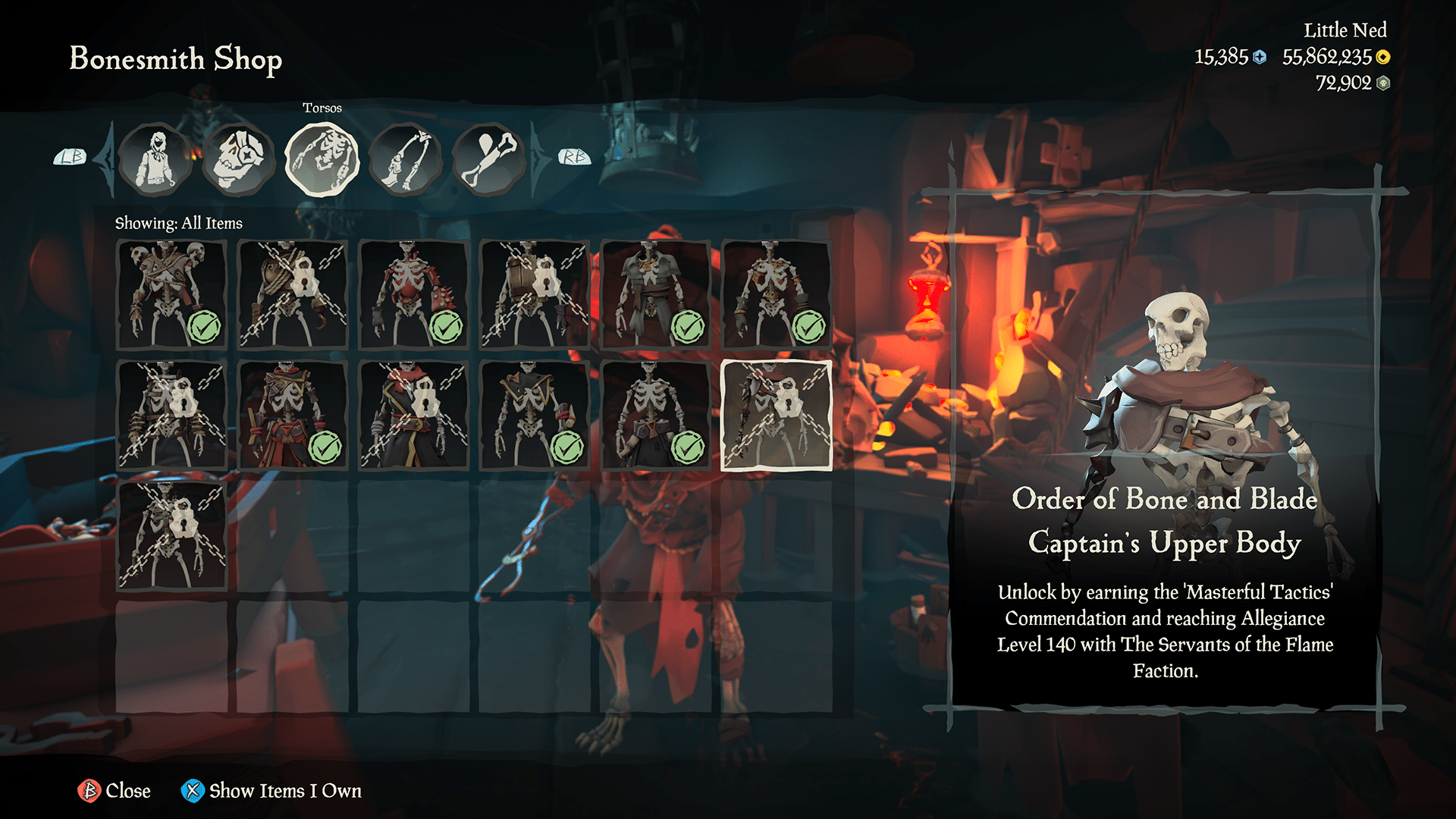Click the gold coin currency icon
This screenshot has width=1456, height=819.
click(x=1382, y=55)
